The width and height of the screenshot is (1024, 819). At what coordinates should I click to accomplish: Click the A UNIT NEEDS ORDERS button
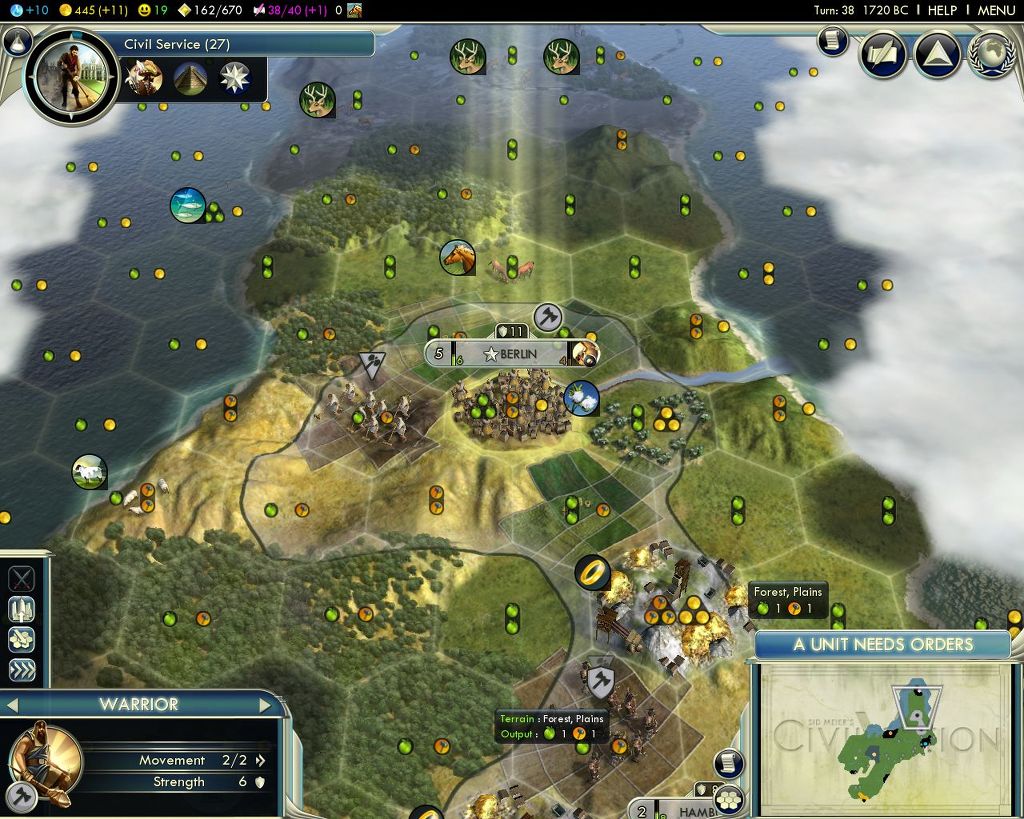point(883,644)
